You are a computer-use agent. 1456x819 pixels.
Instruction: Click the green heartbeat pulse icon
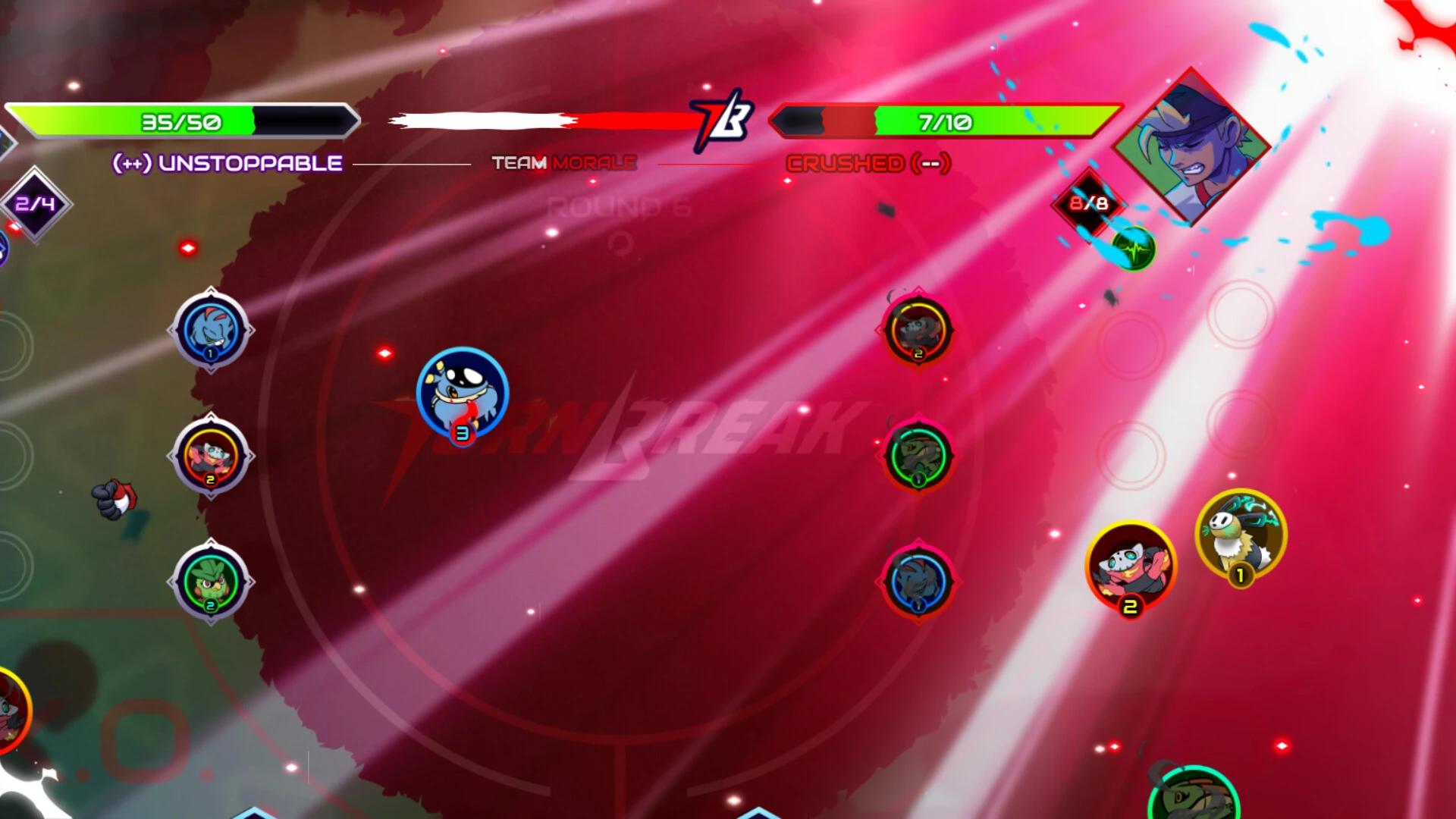pyautogui.click(x=1134, y=249)
